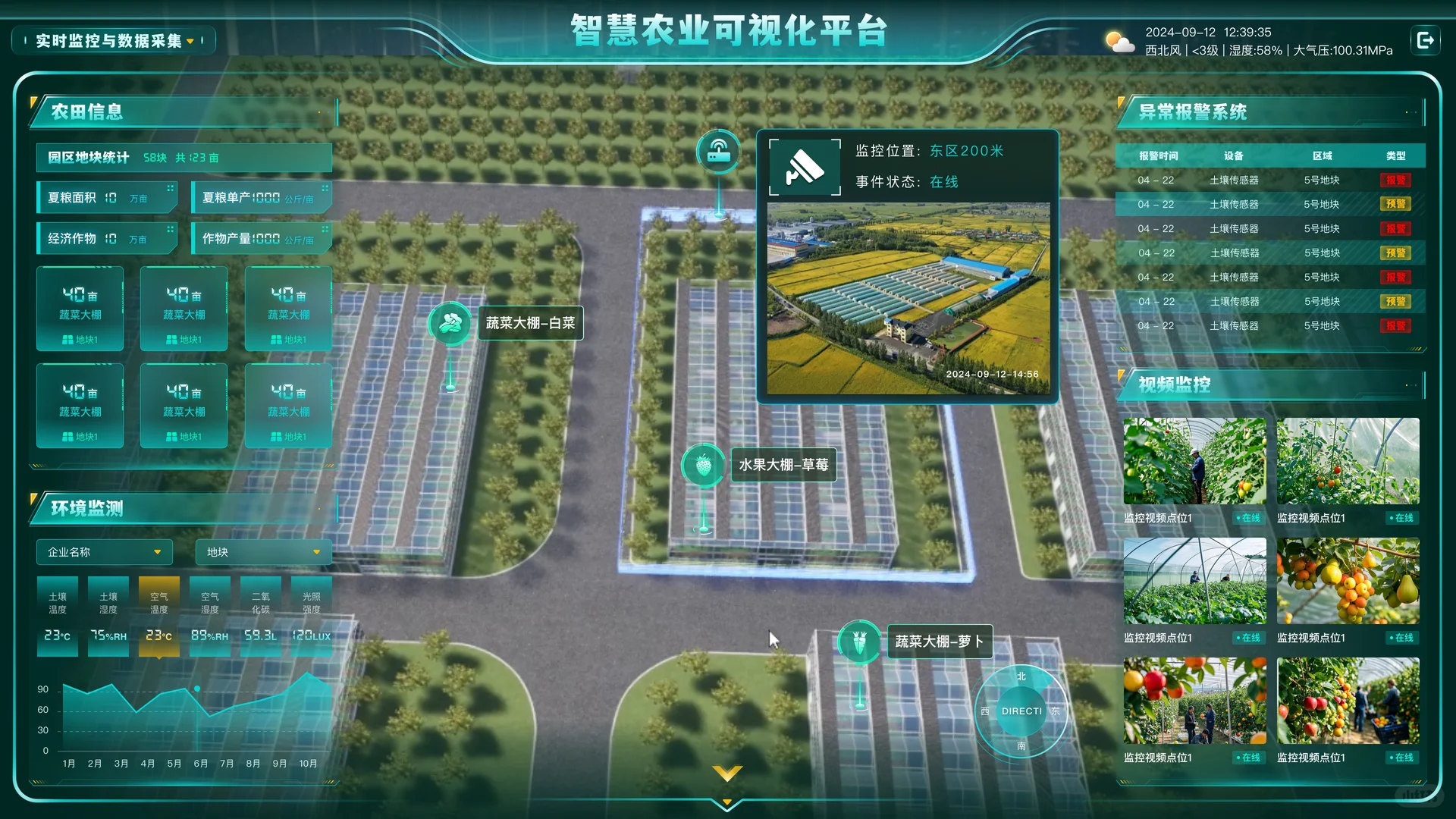Click the first 报警 alert tag

point(1395,180)
